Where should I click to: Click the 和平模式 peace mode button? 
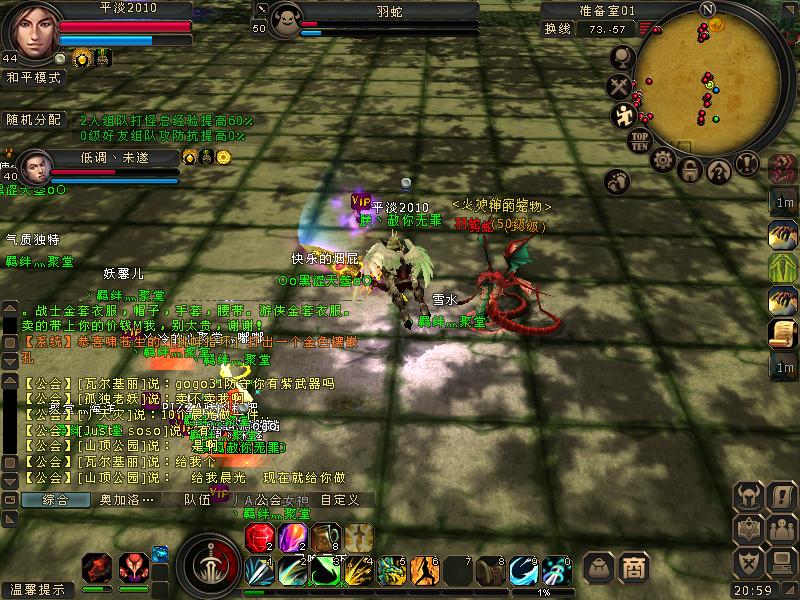34,77
